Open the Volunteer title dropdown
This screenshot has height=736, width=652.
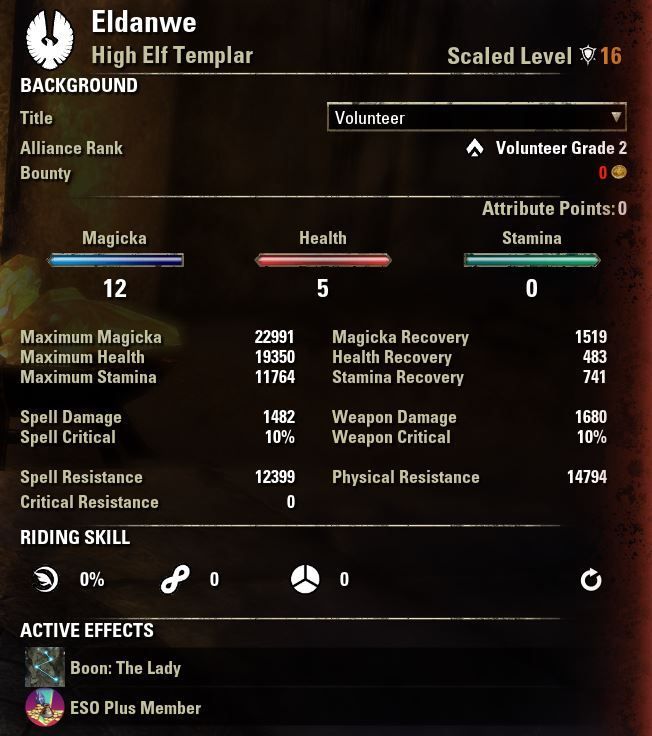476,117
